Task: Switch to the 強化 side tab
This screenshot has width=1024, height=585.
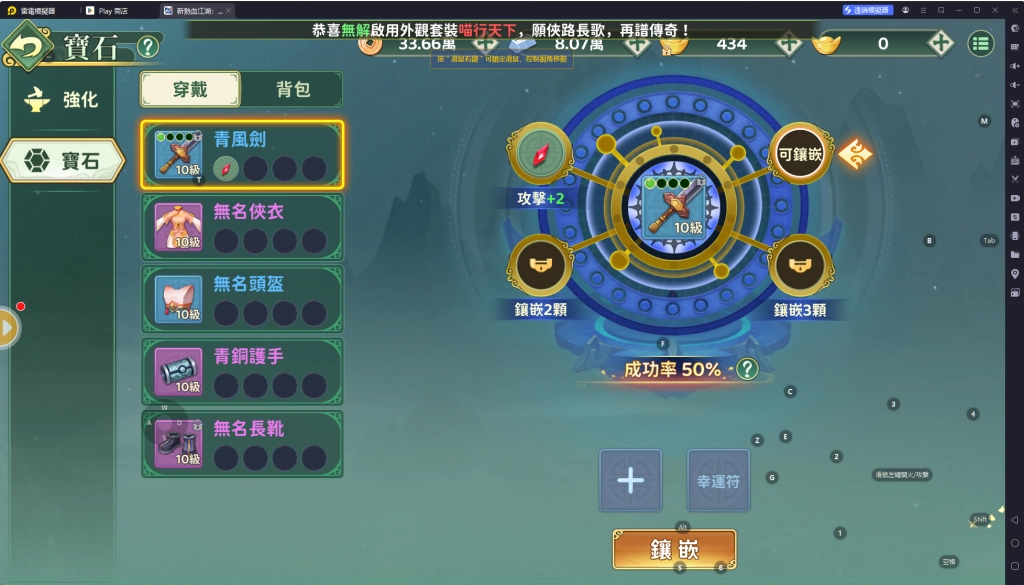Action: 67,100
